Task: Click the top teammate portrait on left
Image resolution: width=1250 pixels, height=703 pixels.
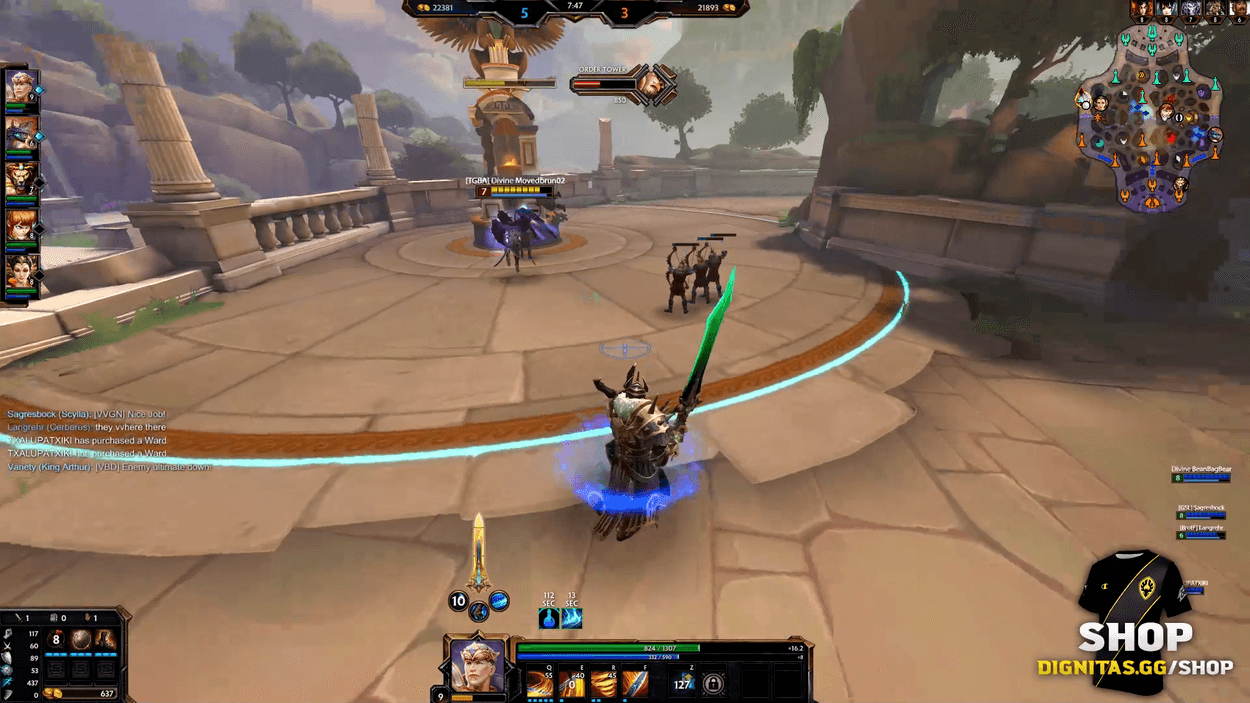Action: click(x=20, y=87)
